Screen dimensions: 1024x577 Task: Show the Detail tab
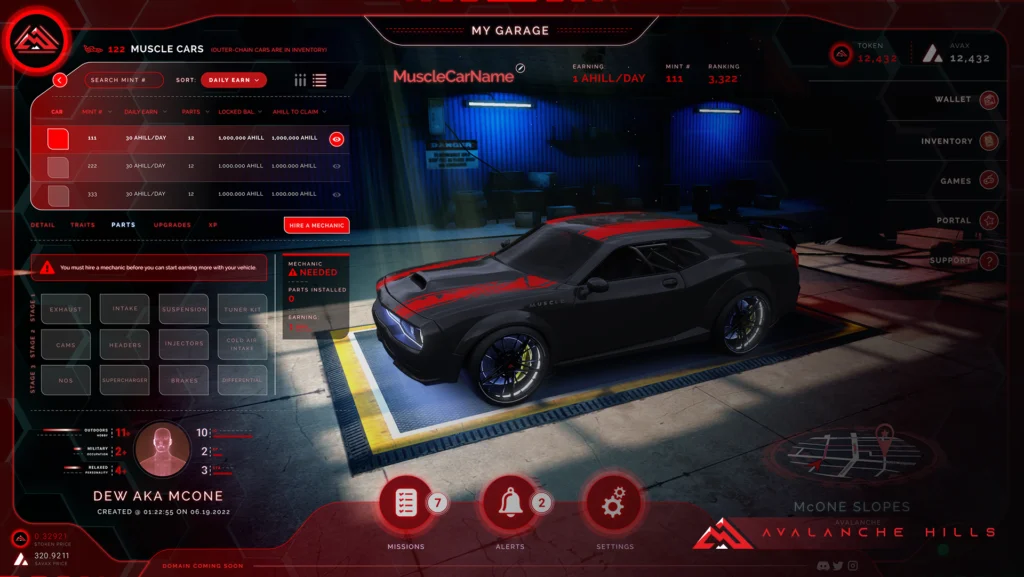point(43,225)
